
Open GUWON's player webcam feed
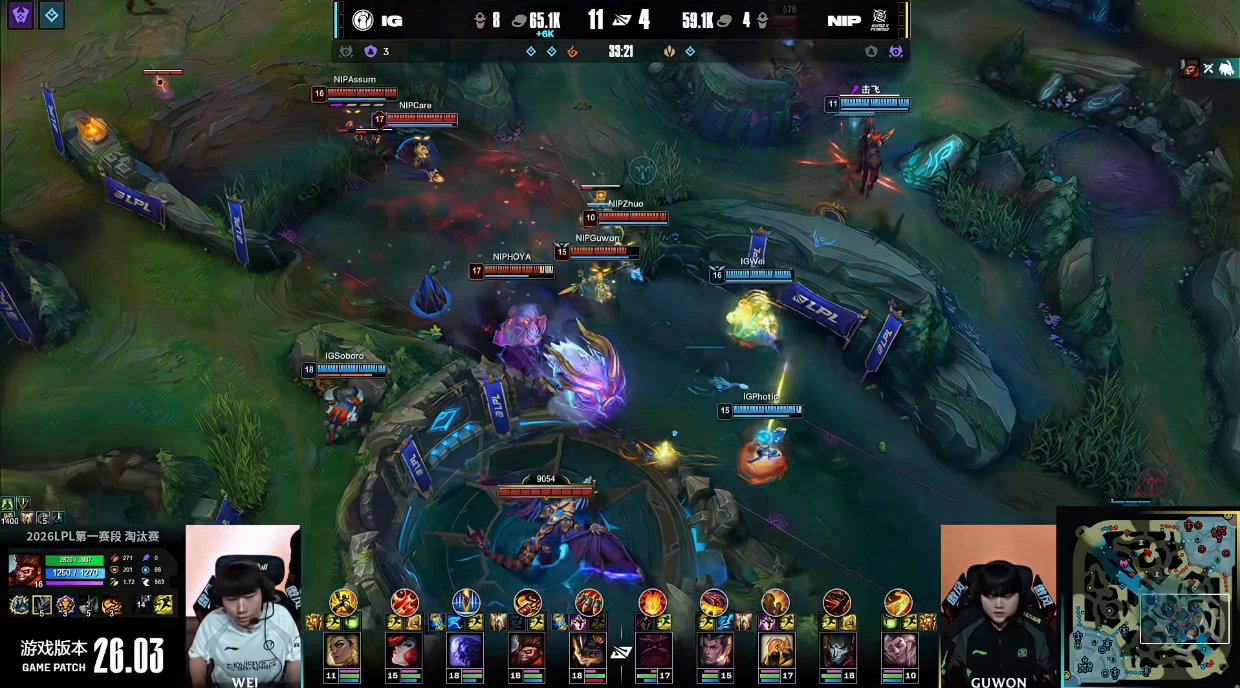coord(997,603)
